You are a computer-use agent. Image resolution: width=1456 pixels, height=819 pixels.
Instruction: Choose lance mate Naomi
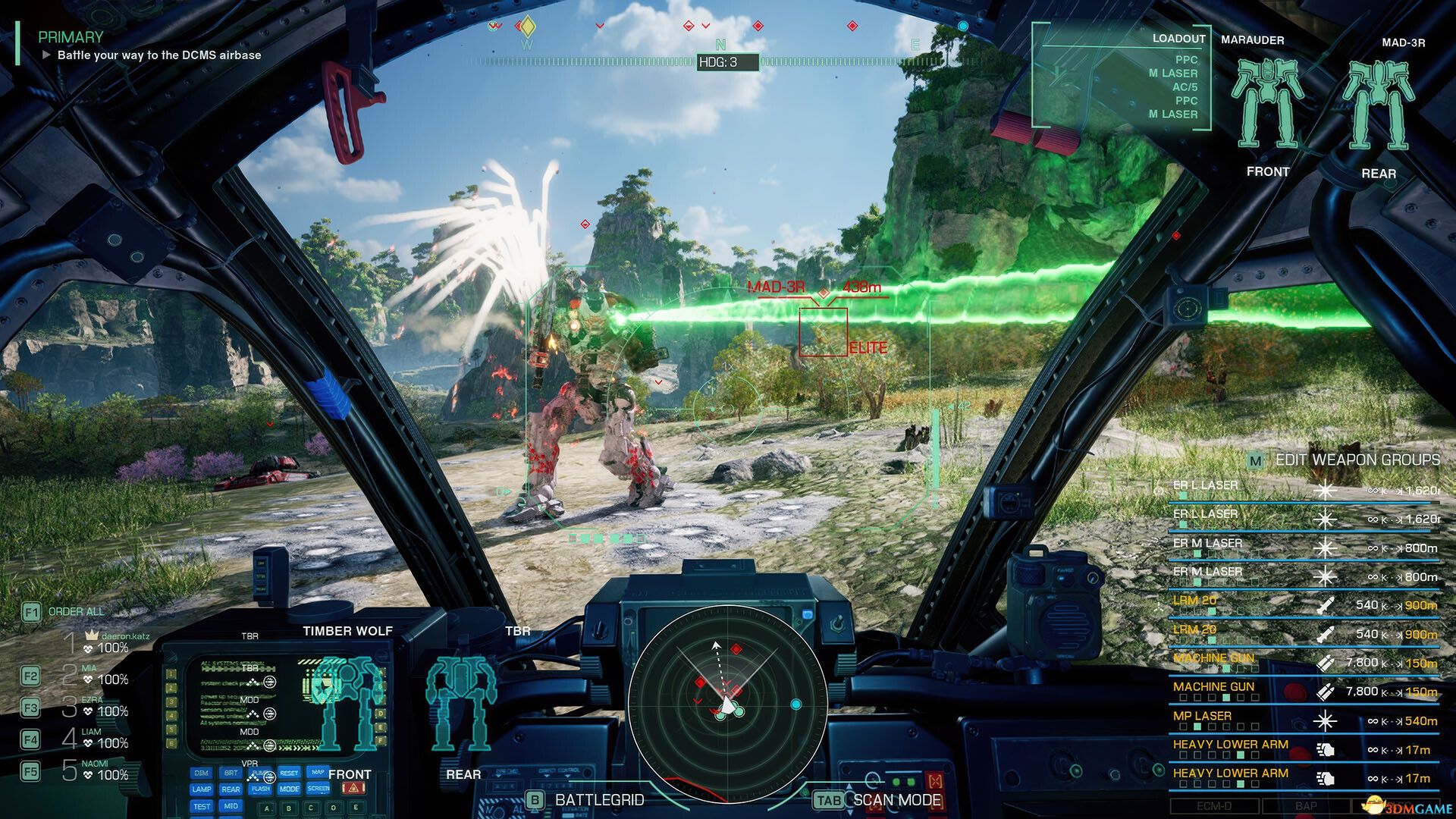coord(96,770)
